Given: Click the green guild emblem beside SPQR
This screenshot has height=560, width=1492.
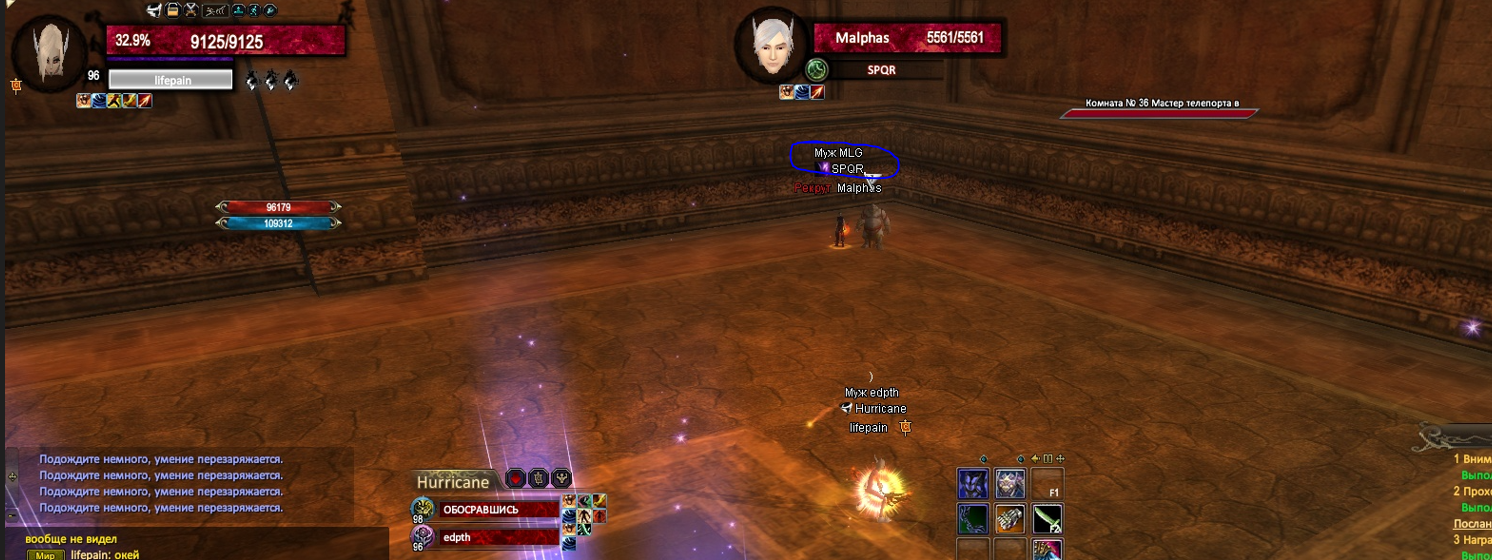Looking at the screenshot, I should click(x=817, y=70).
